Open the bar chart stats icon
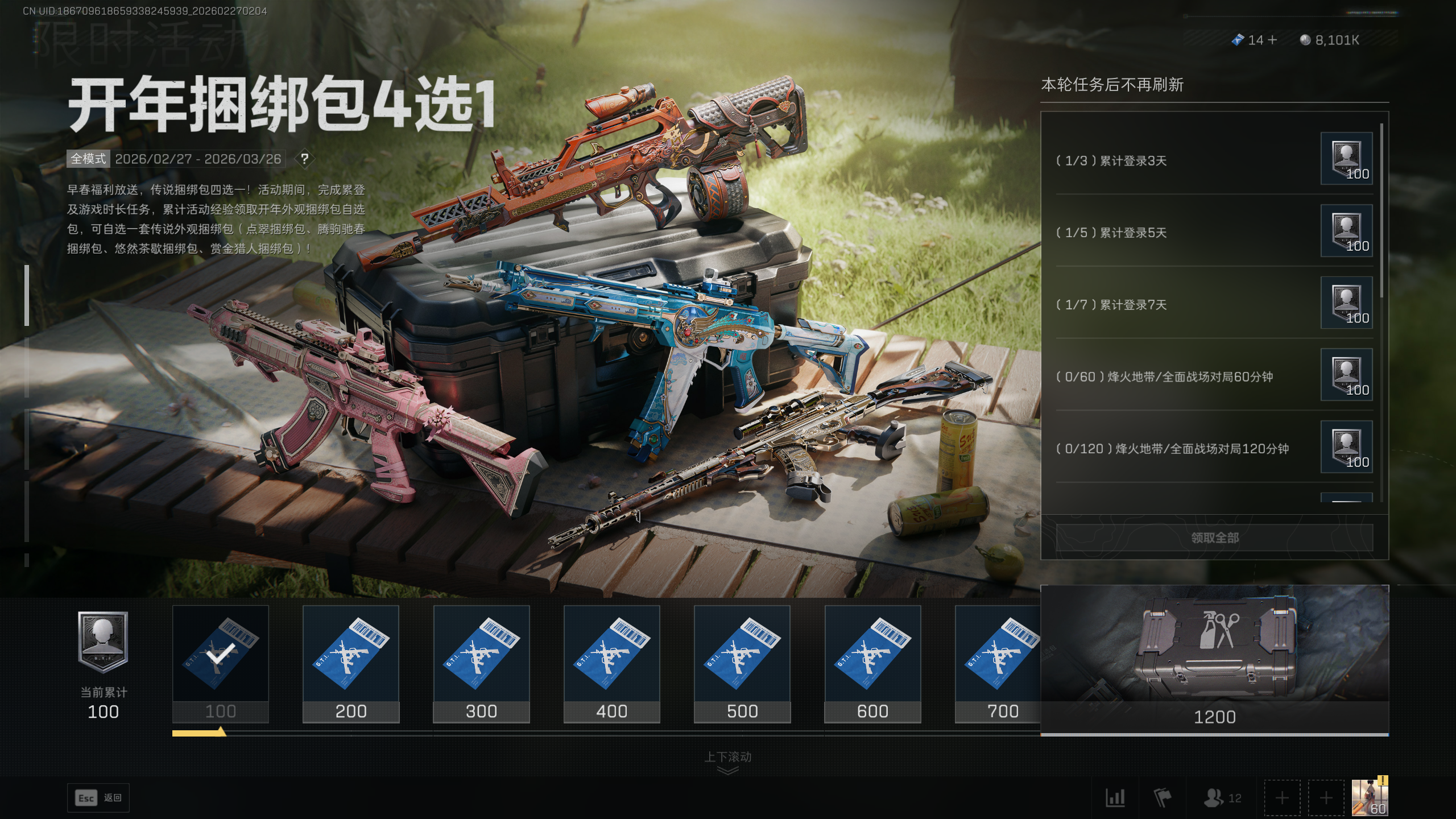This screenshot has width=1456, height=819. 1115,797
